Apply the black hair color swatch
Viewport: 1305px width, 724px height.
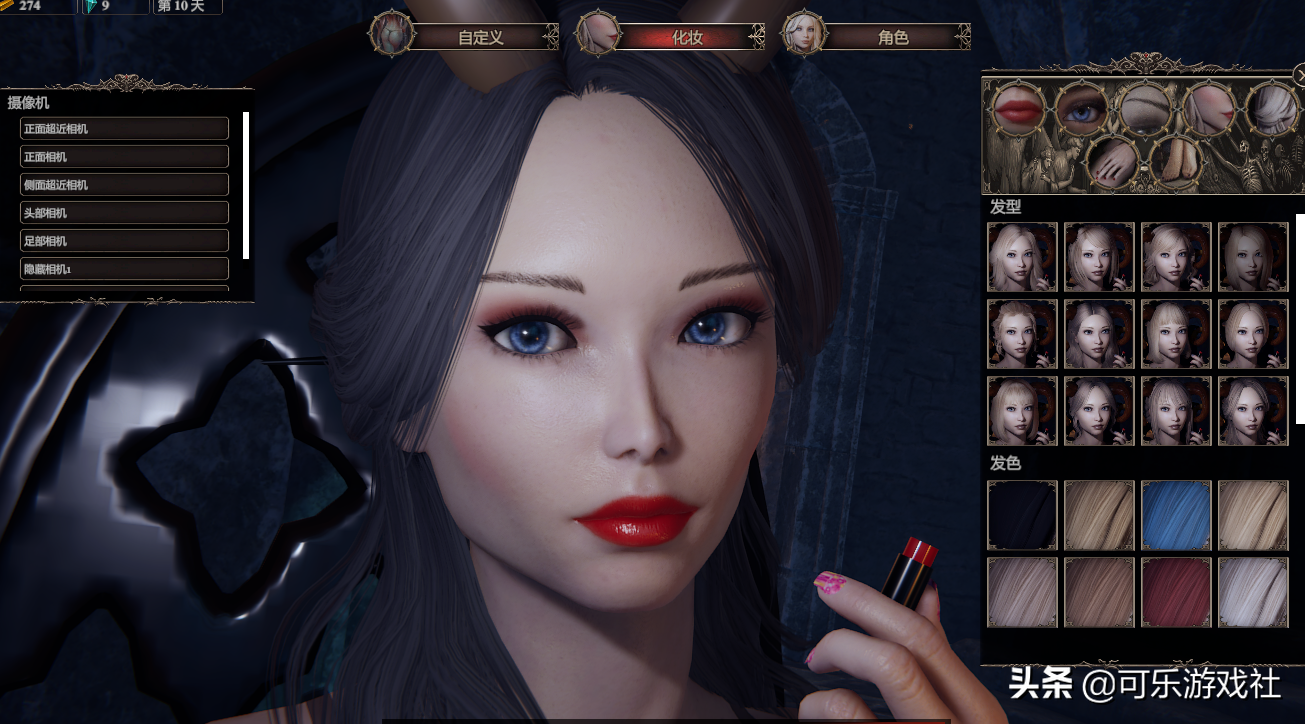point(1022,515)
